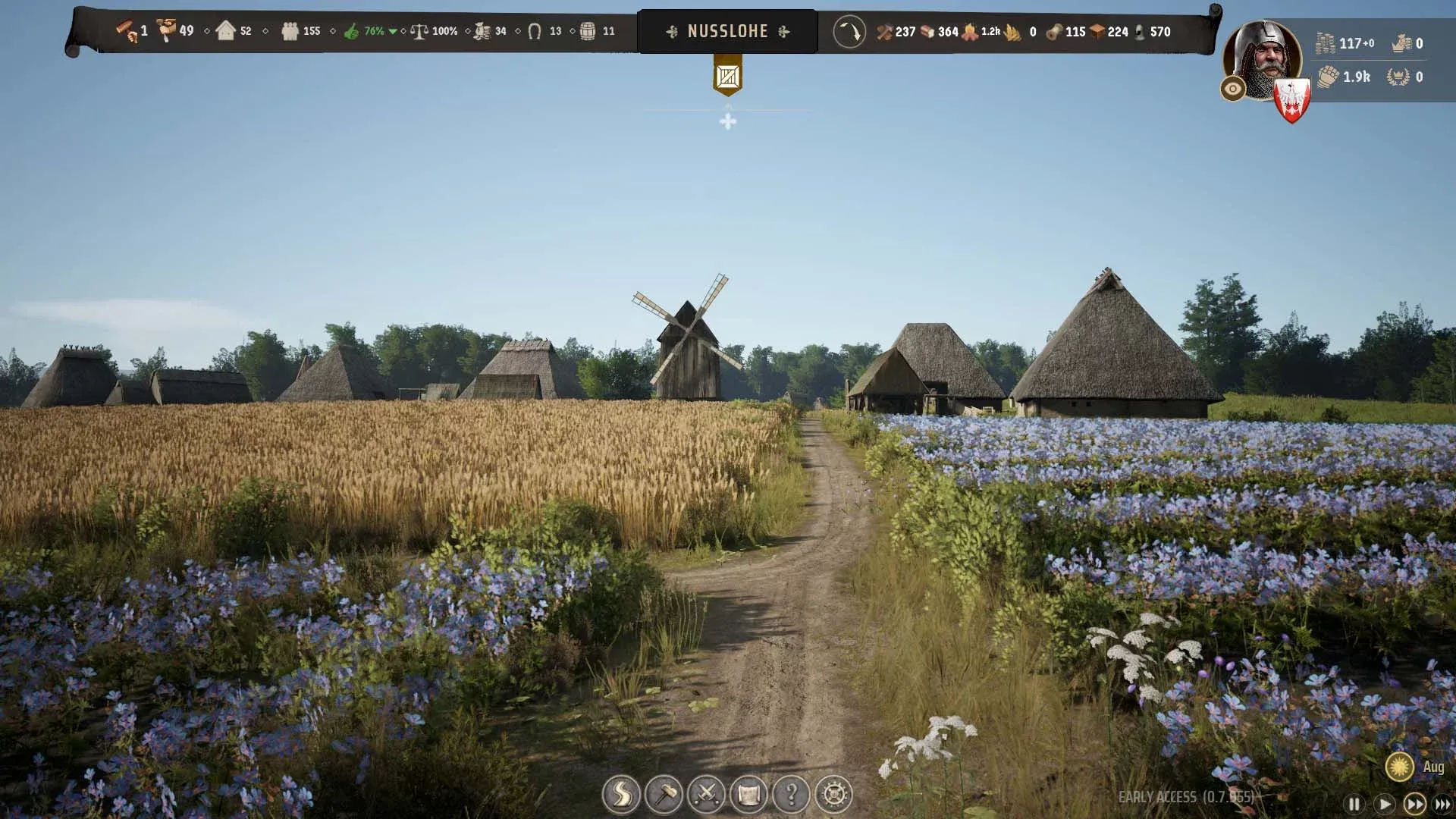Click the approval thumbs-up indicator

(351, 32)
